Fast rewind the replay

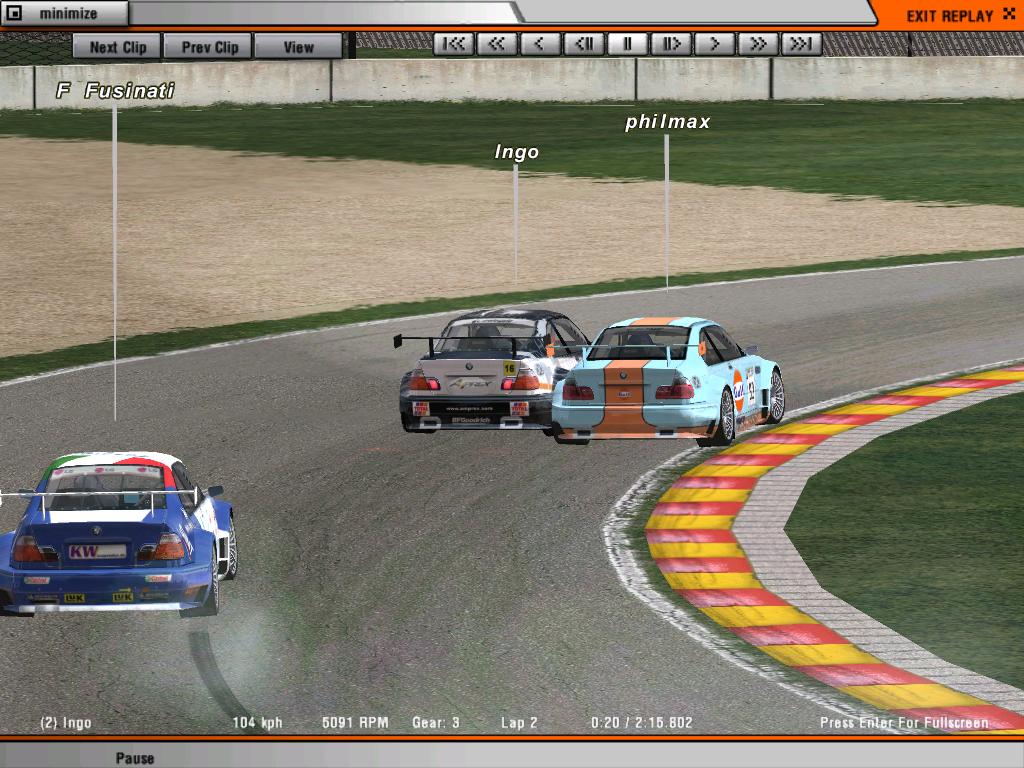point(497,44)
